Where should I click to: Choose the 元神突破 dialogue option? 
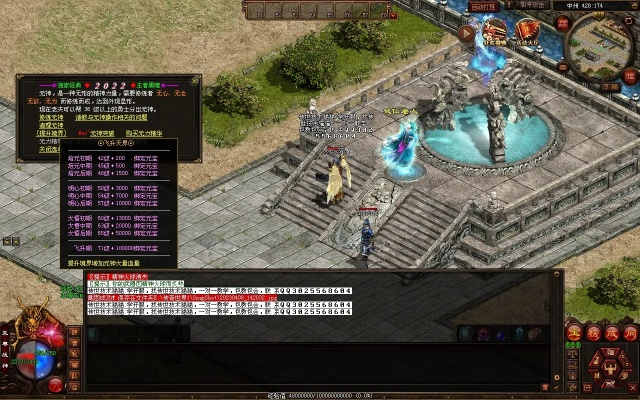[x=103, y=133]
